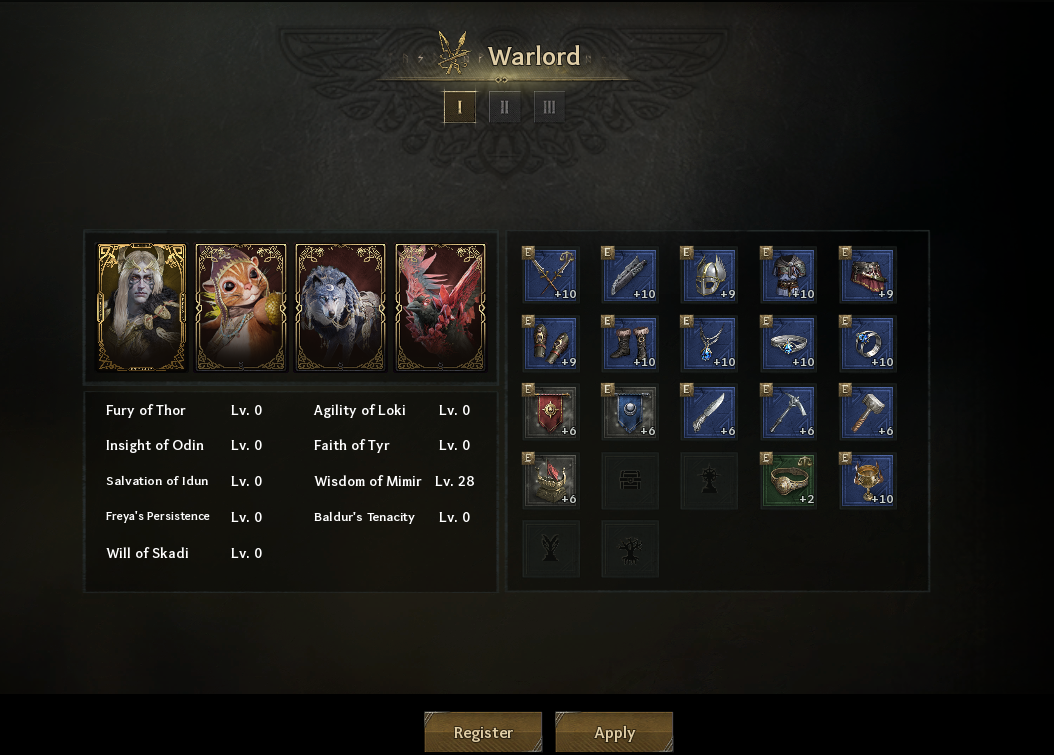Click the blue gem necklace slot
Image resolution: width=1054 pixels, height=755 pixels.
(x=709, y=343)
